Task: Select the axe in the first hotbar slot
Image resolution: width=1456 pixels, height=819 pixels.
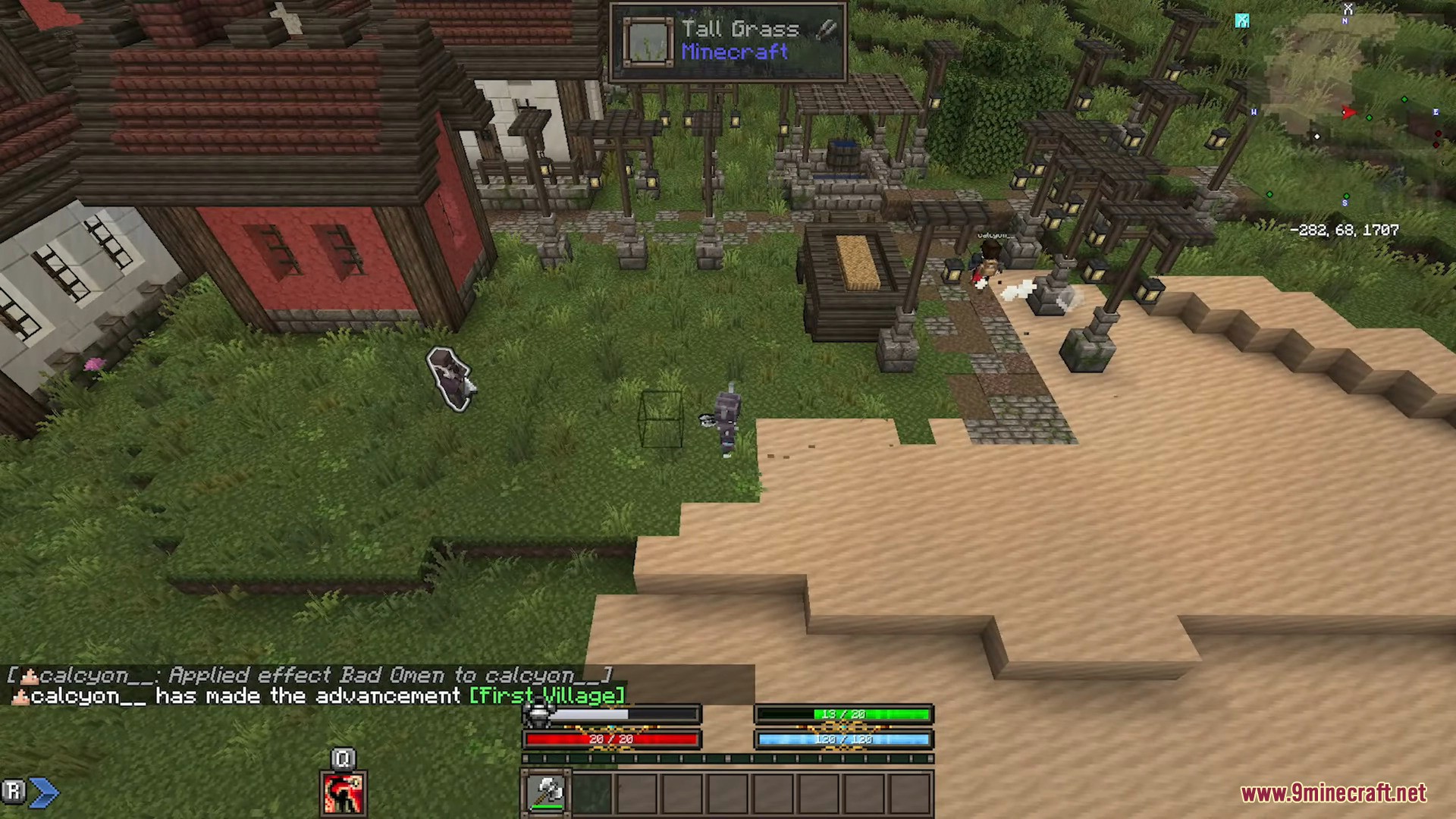Action: (x=546, y=792)
